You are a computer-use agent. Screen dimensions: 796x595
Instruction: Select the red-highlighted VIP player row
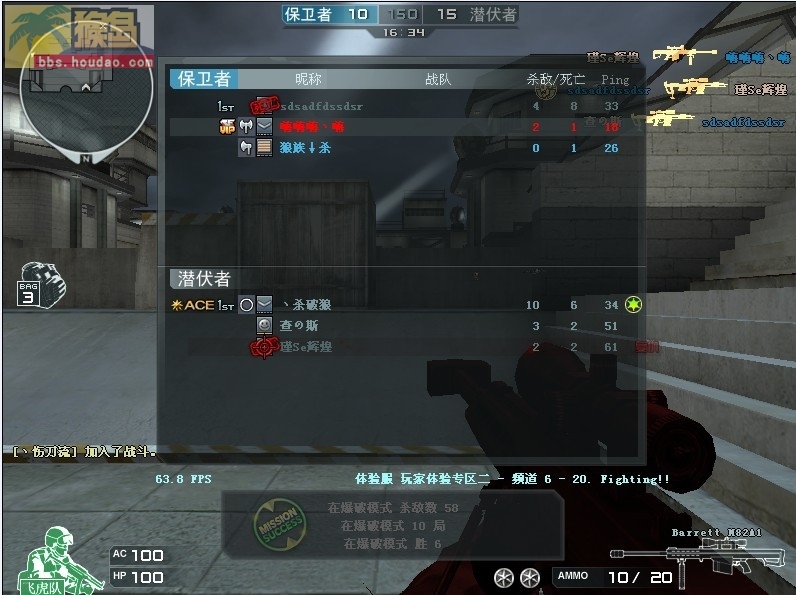[x=400, y=127]
